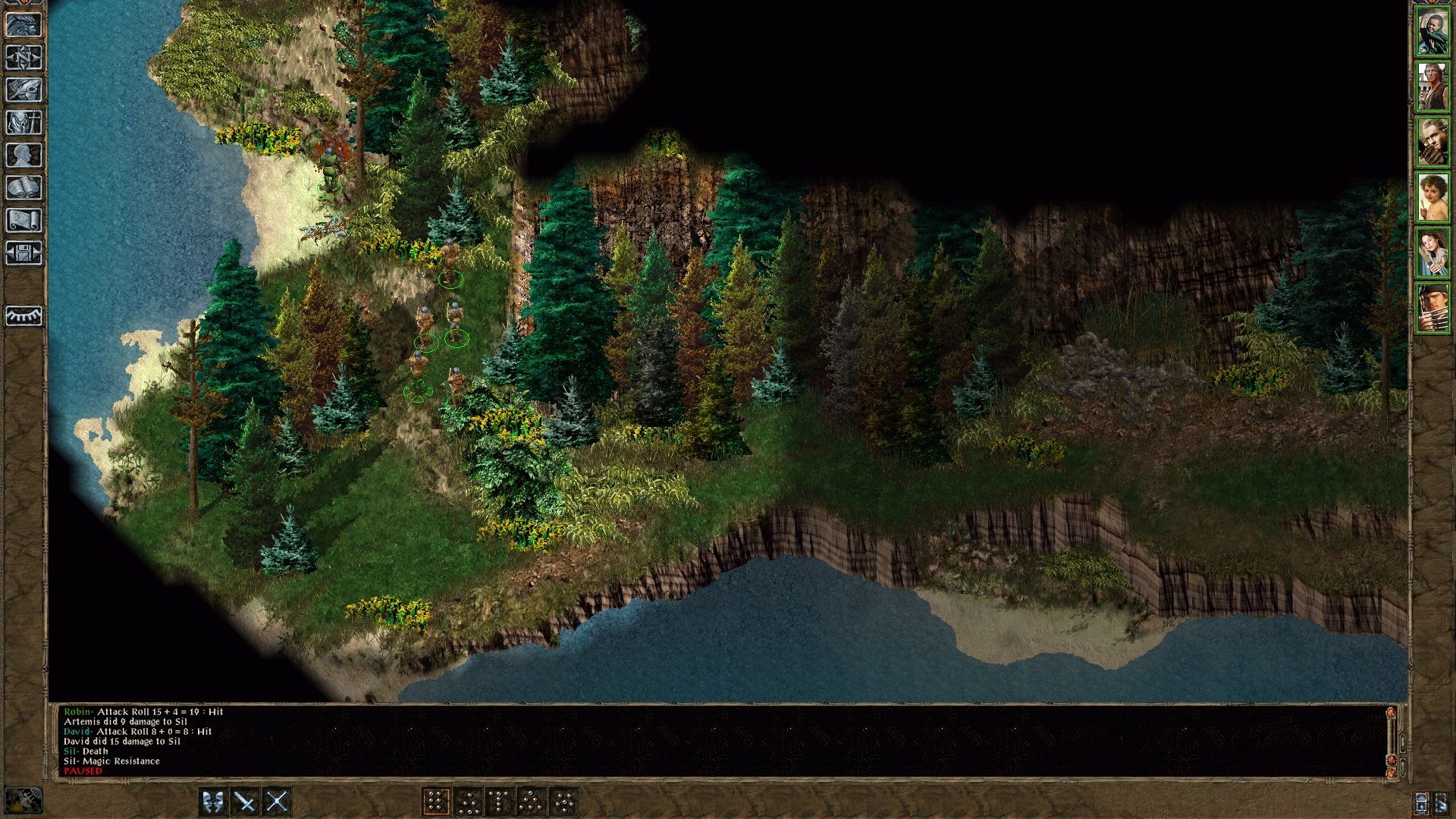Select the archer in hat portrait
This screenshot has height=819, width=1456.
[1432, 307]
